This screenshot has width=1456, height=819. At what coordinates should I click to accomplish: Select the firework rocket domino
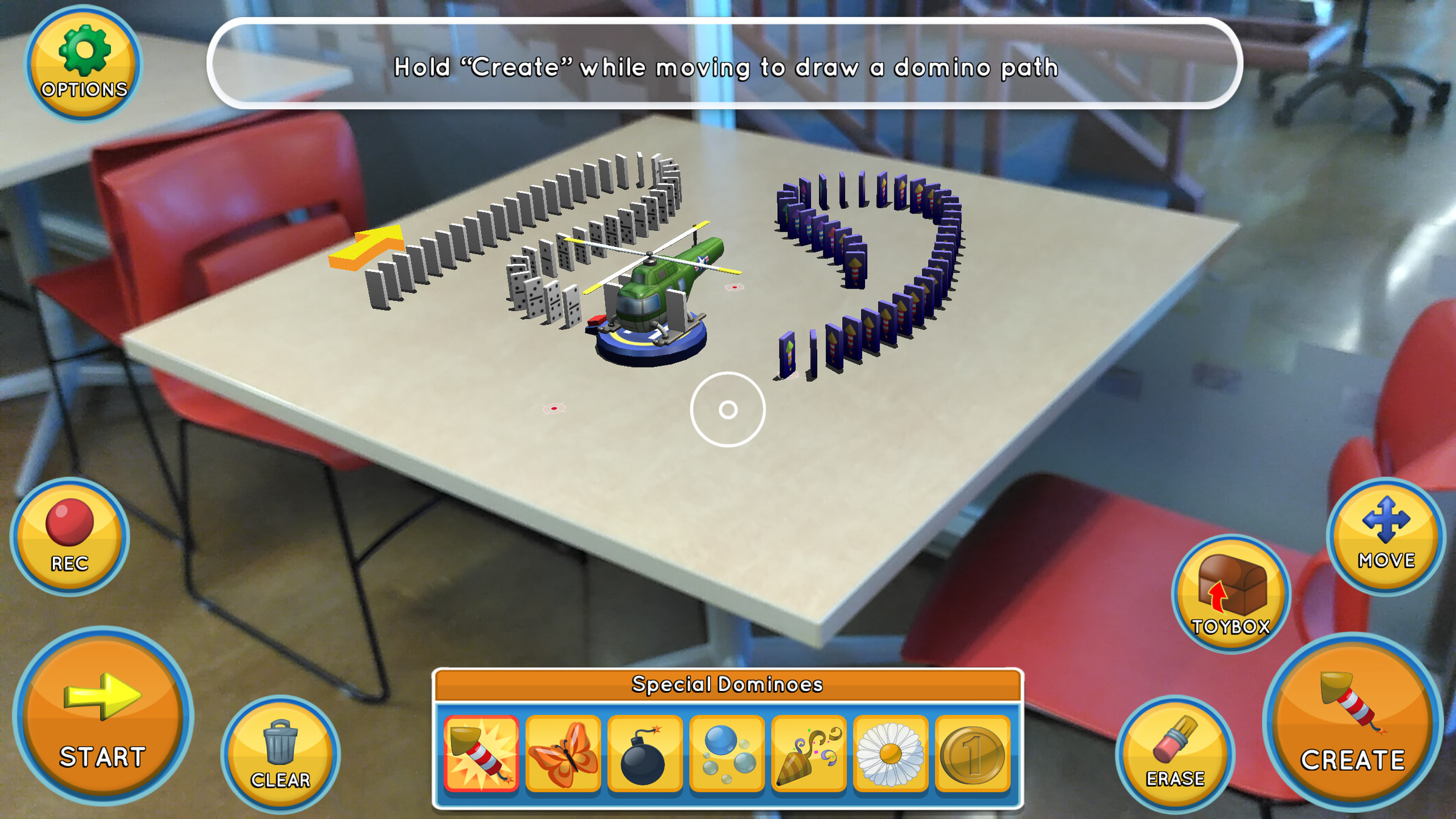click(x=481, y=754)
